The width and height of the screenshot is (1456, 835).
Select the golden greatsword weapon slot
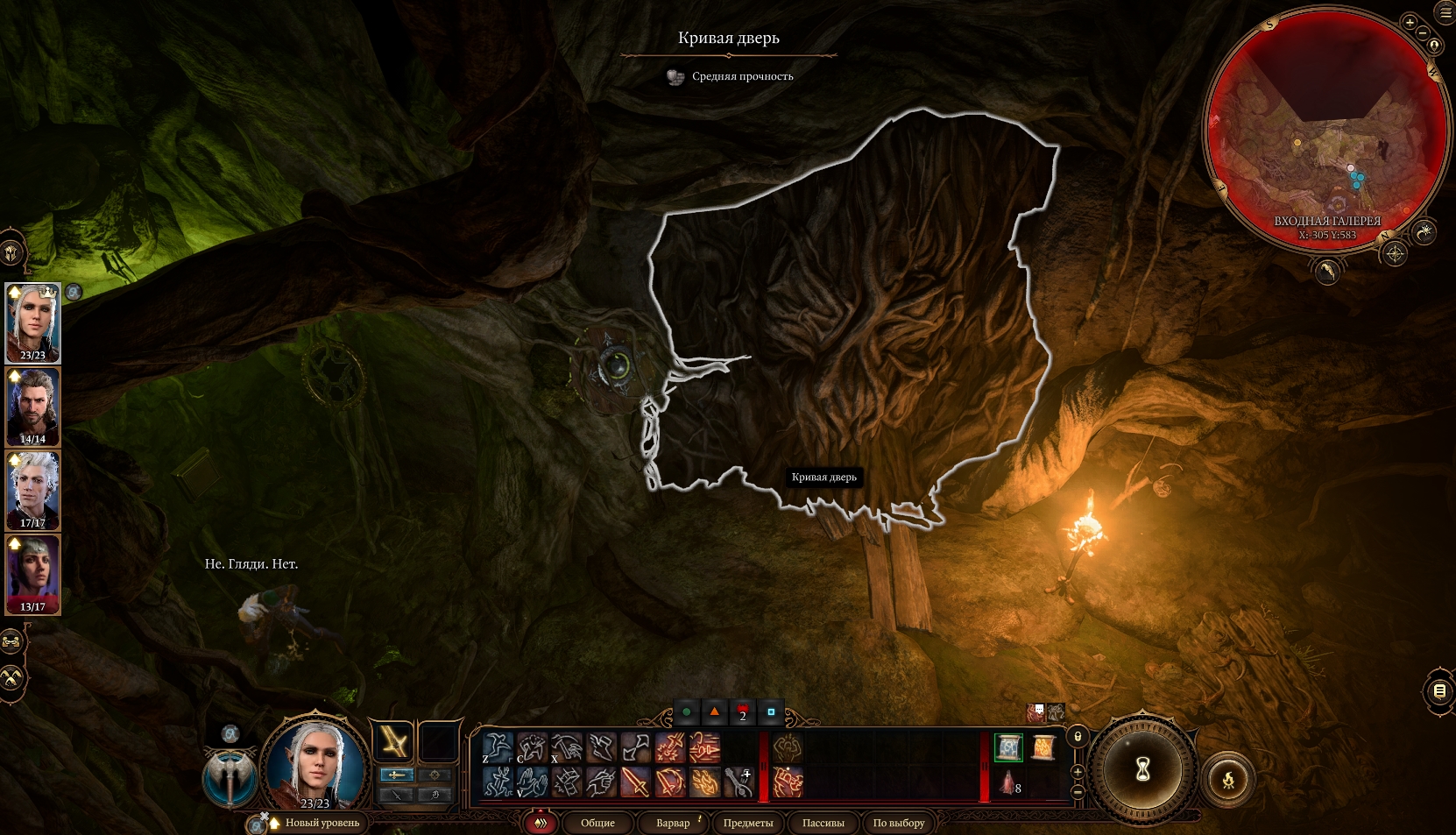click(x=393, y=743)
